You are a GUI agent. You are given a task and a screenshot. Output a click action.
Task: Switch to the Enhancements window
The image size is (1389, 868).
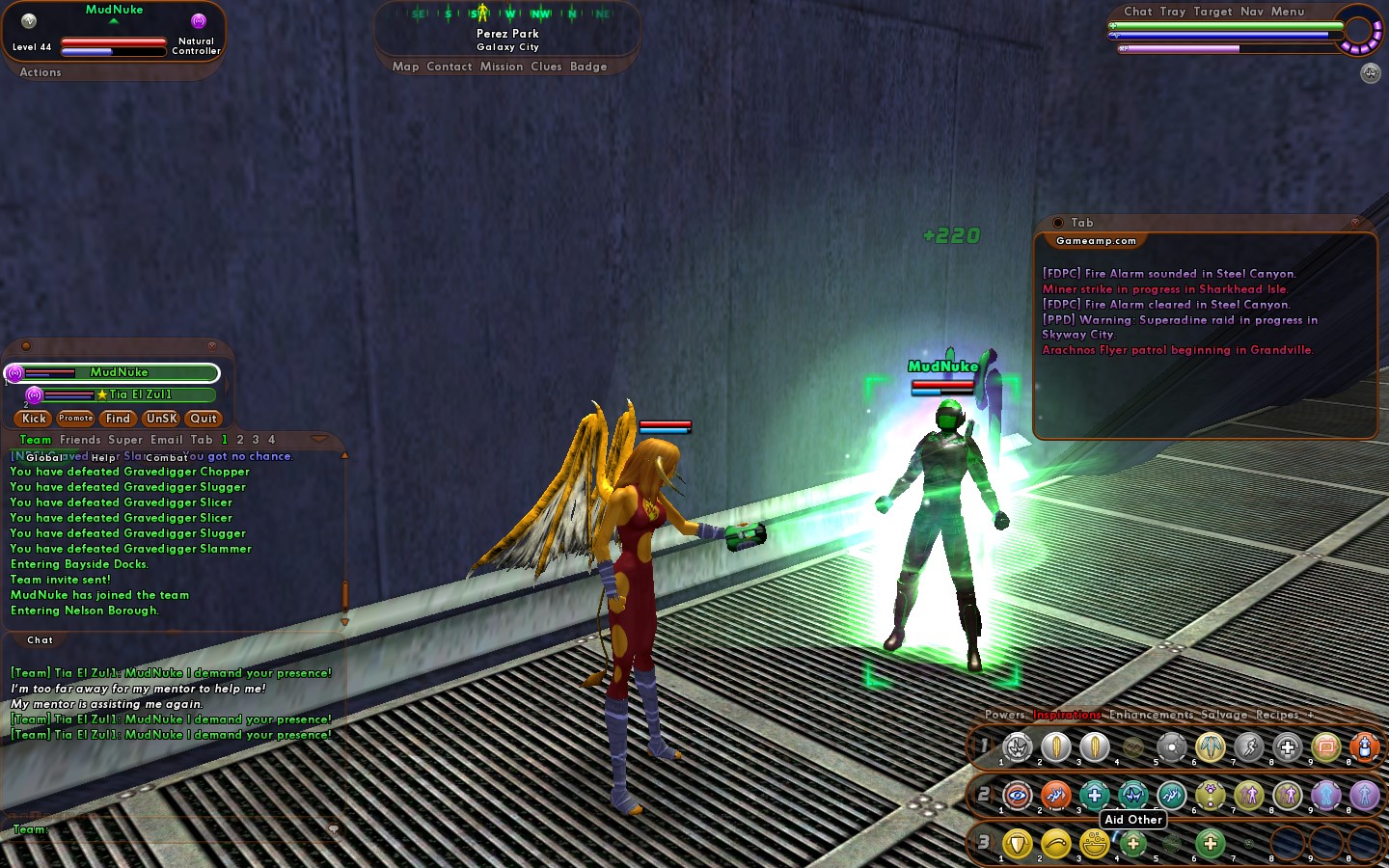click(1151, 715)
